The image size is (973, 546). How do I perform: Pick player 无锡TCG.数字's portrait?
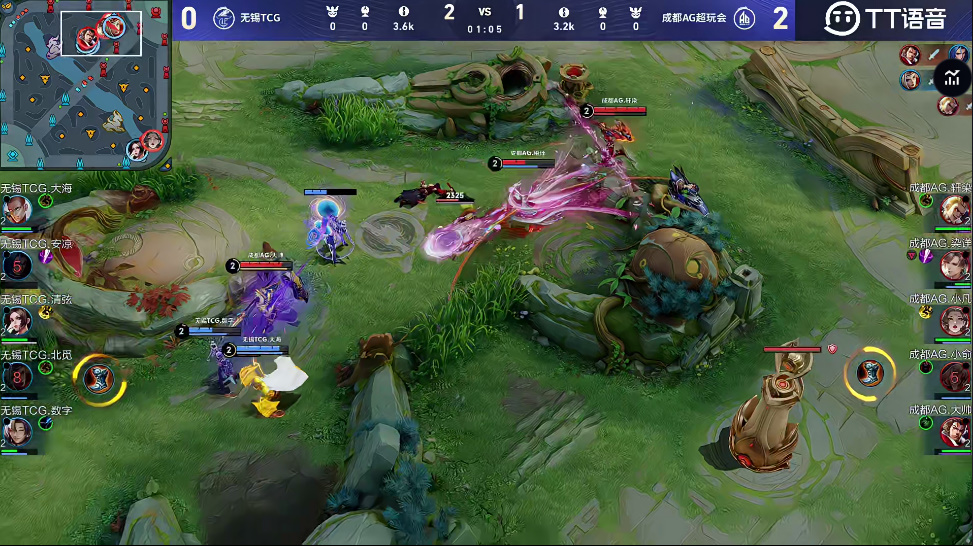17,432
